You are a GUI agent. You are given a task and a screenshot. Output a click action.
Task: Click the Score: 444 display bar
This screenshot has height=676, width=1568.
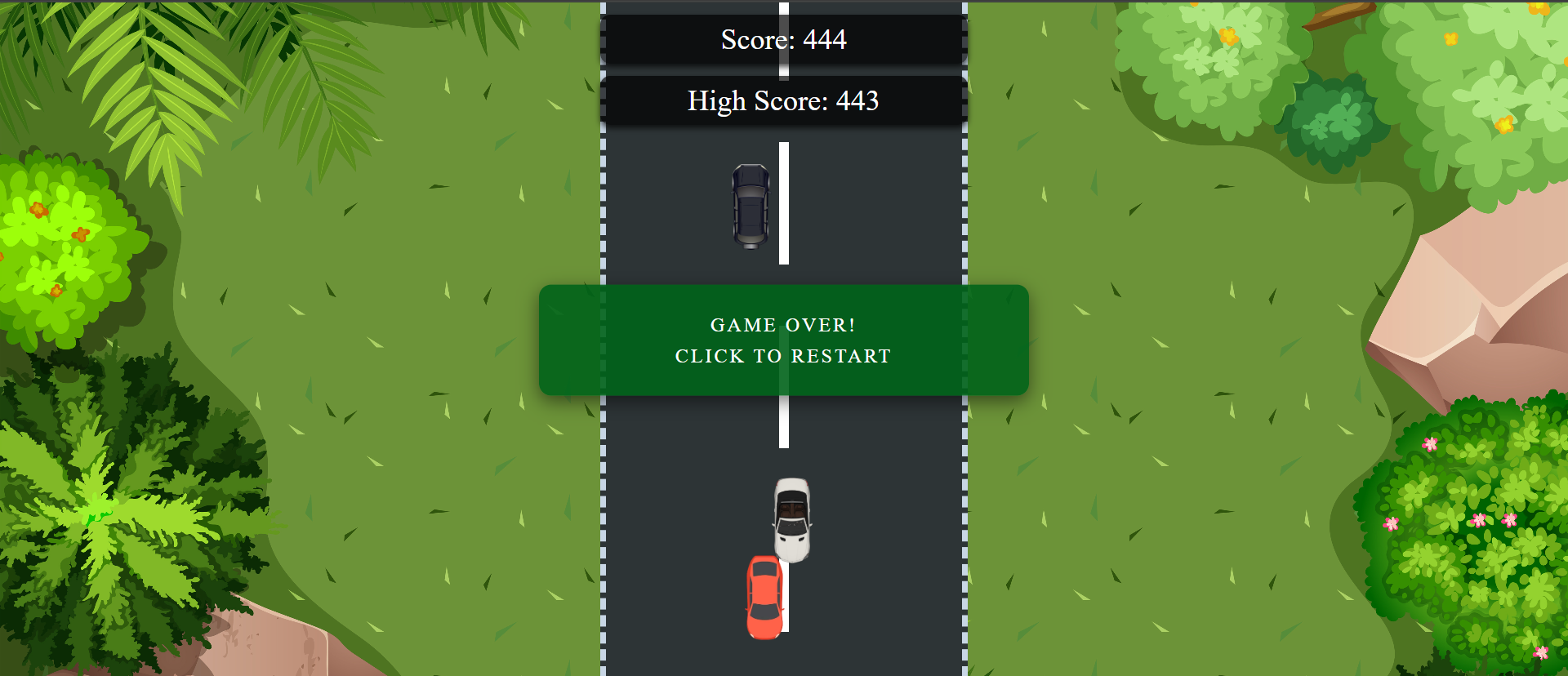click(x=782, y=39)
